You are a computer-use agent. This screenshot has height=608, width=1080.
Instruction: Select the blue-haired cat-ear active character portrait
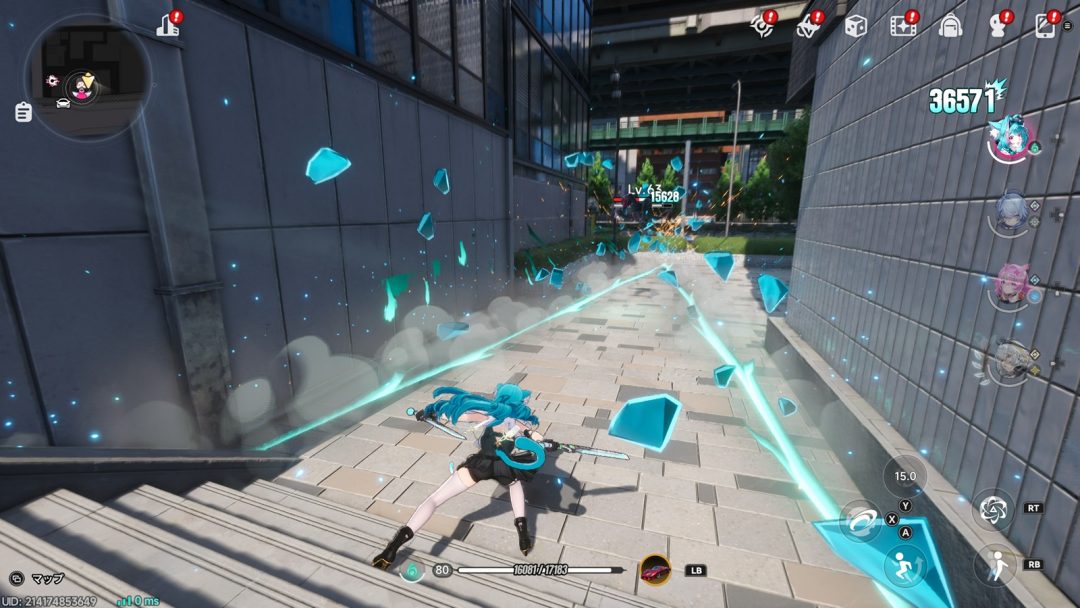pos(1011,139)
